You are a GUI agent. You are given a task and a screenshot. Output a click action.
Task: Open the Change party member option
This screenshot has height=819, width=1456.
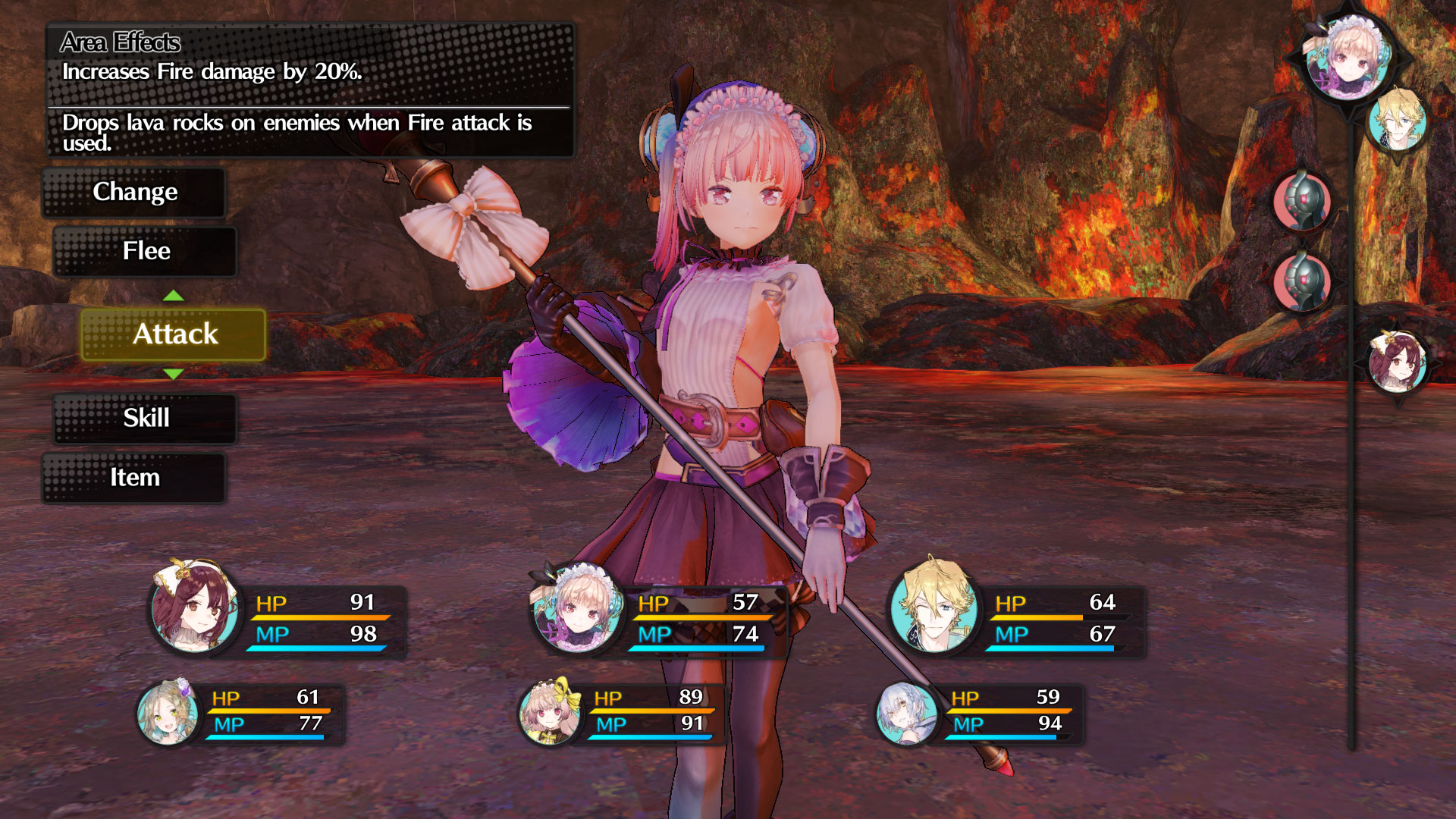coord(135,193)
